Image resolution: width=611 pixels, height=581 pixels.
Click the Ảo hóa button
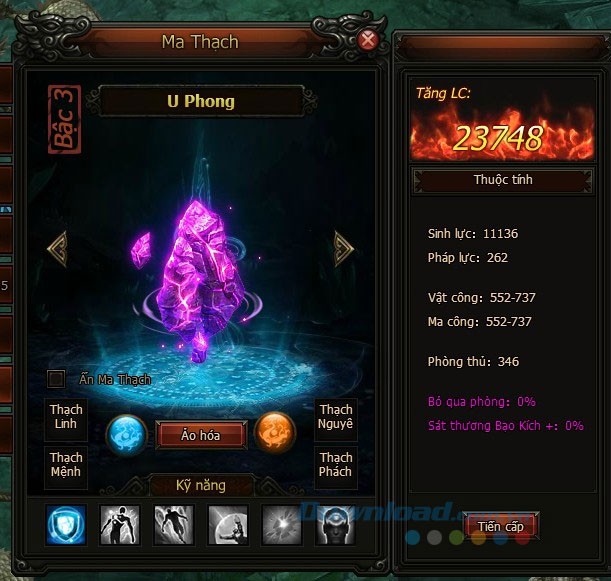click(x=200, y=434)
